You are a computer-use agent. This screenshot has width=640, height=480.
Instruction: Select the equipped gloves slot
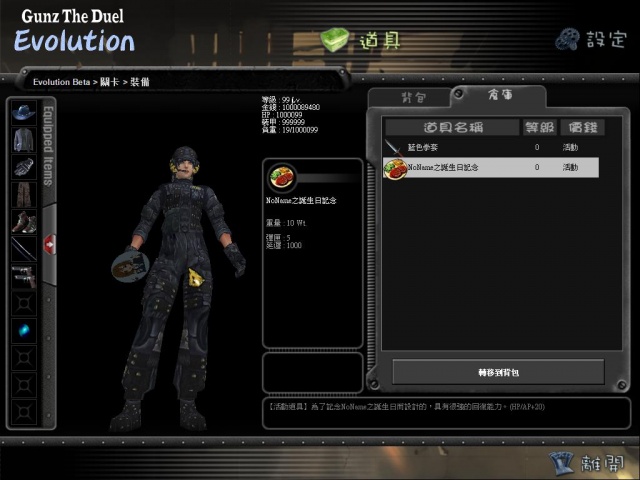pyautogui.click(x=23, y=167)
